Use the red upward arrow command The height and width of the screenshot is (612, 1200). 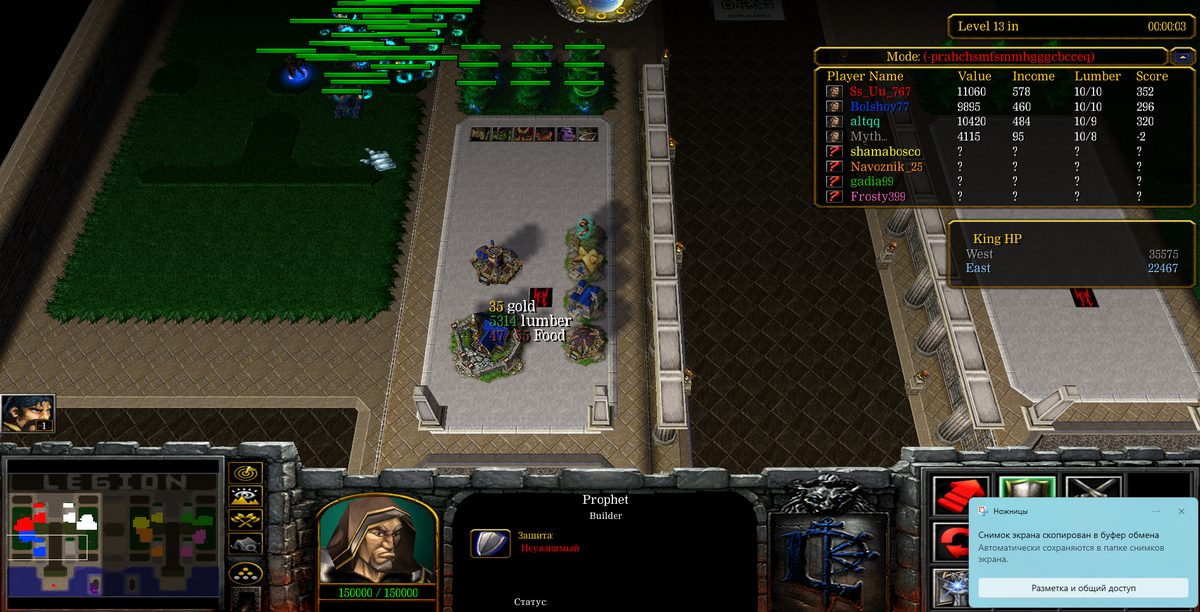click(x=952, y=493)
